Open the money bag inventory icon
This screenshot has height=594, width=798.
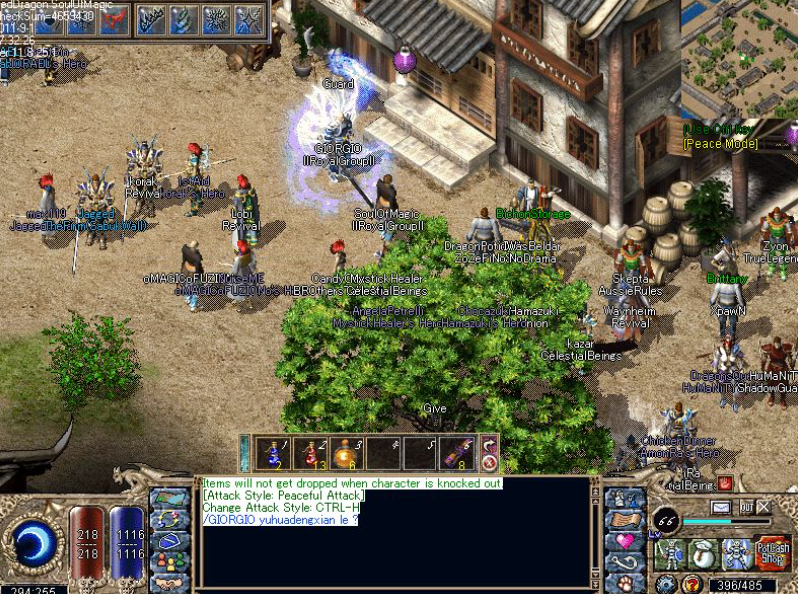coord(704,553)
